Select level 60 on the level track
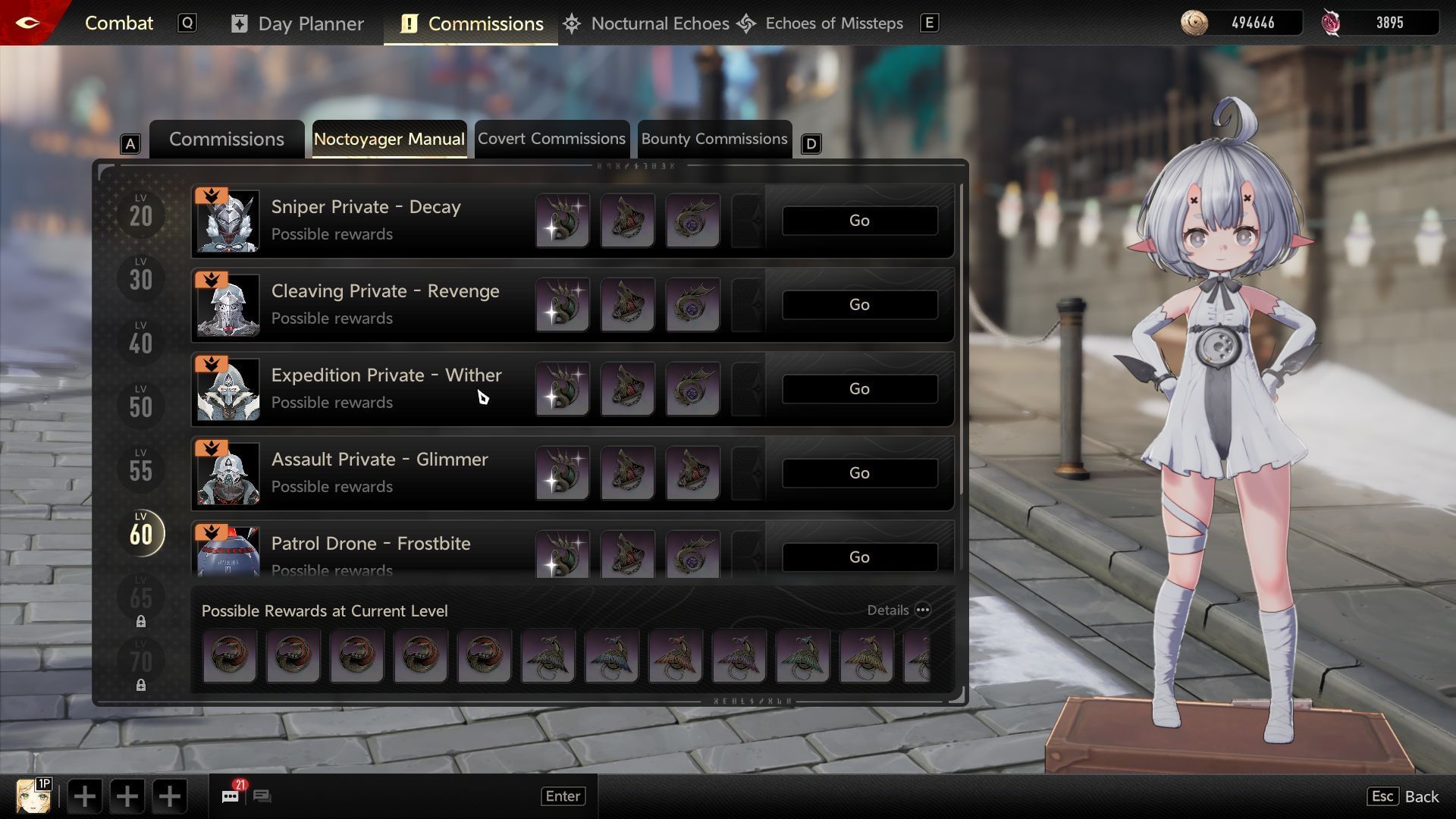1456x819 pixels. click(x=140, y=533)
